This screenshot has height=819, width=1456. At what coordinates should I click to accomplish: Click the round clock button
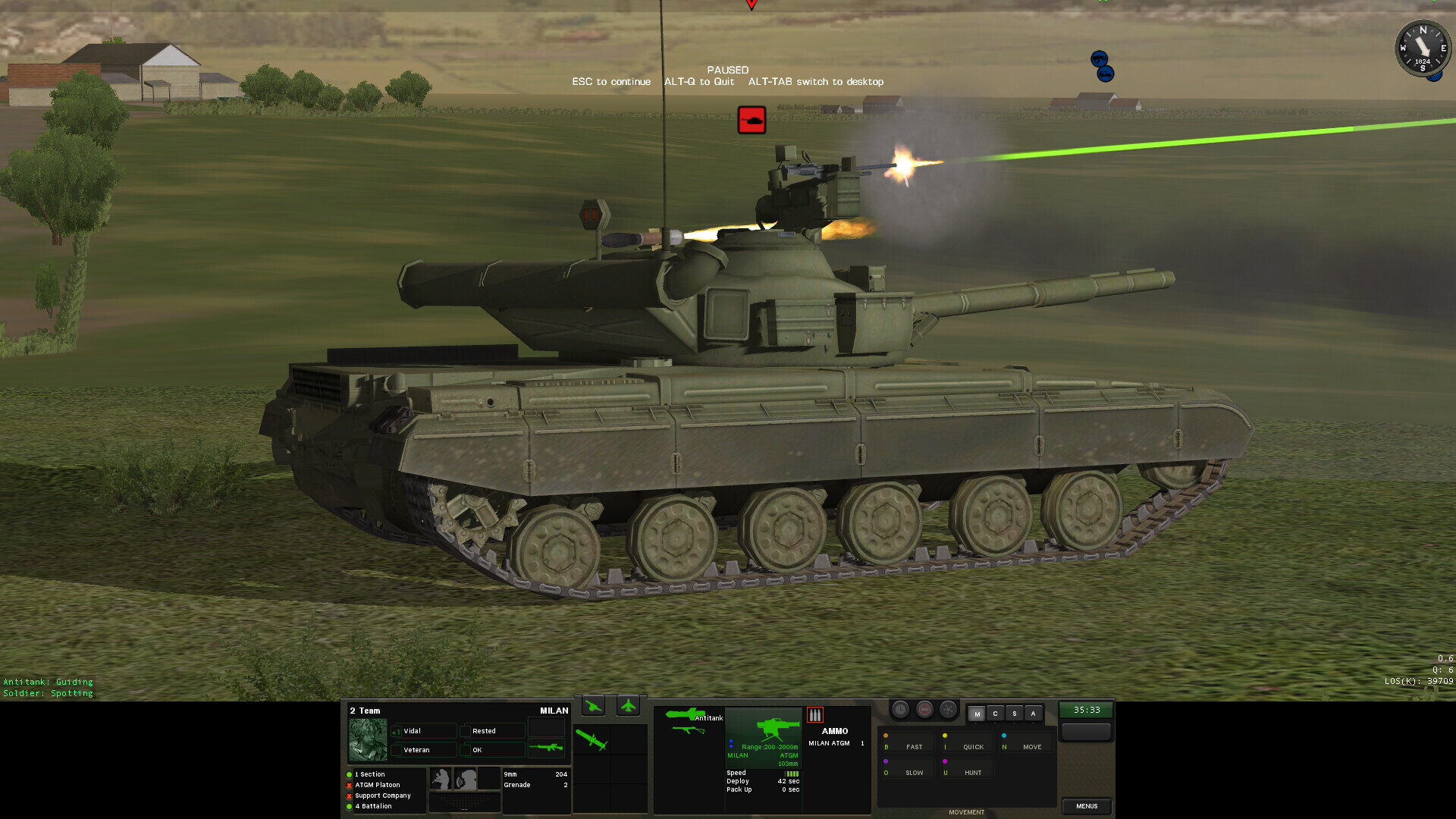click(900, 710)
